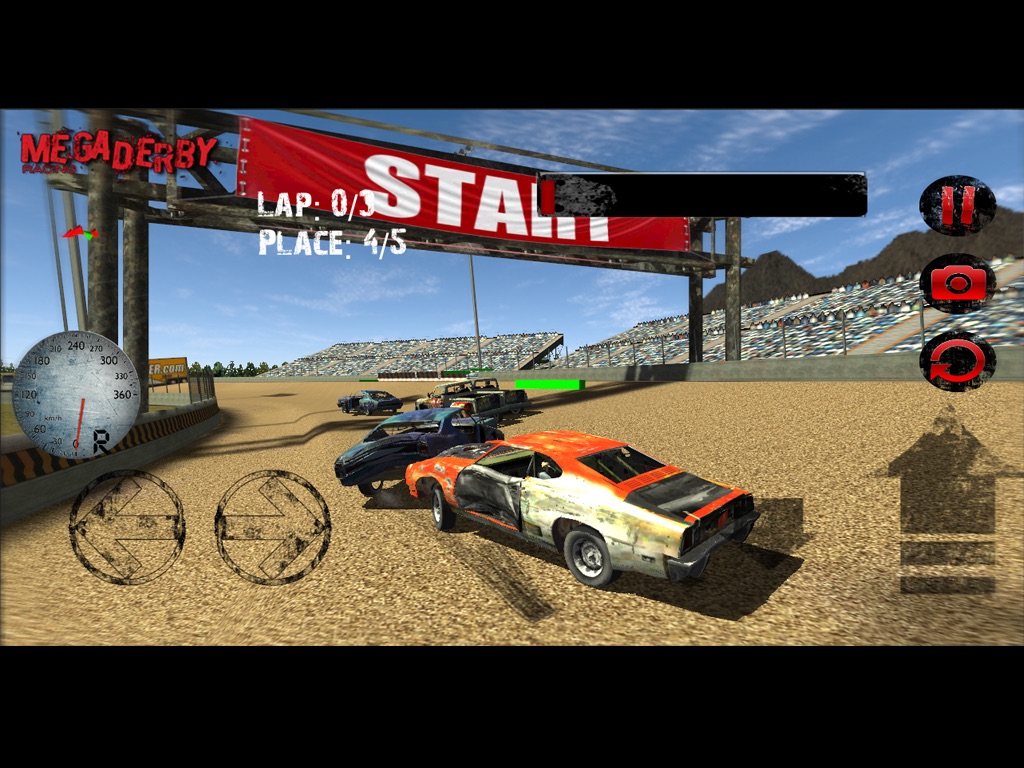Steer right with the right arrow
Screen dimensions: 1024x768
click(273, 526)
